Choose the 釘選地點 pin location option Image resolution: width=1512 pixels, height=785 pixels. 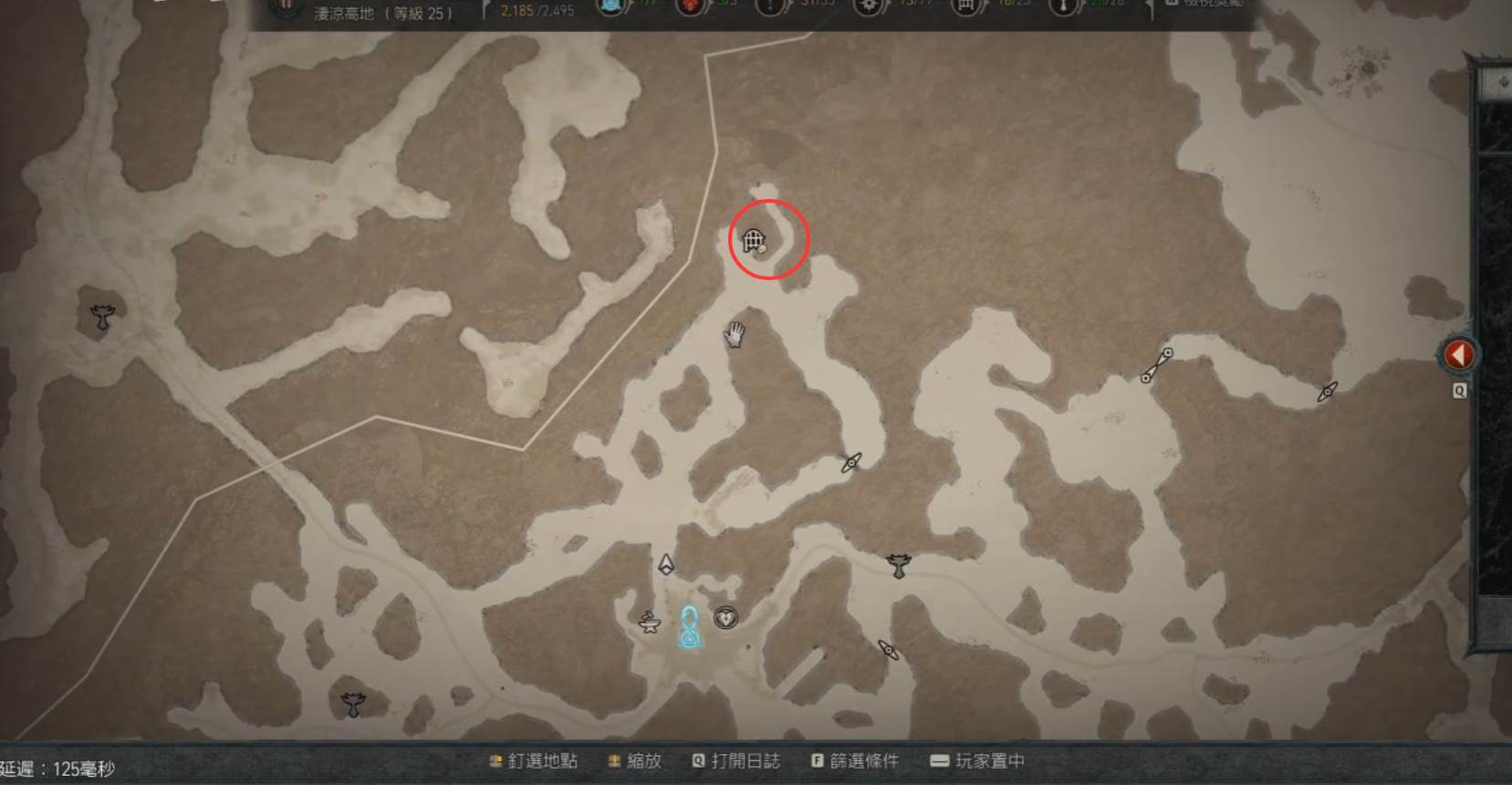point(534,761)
